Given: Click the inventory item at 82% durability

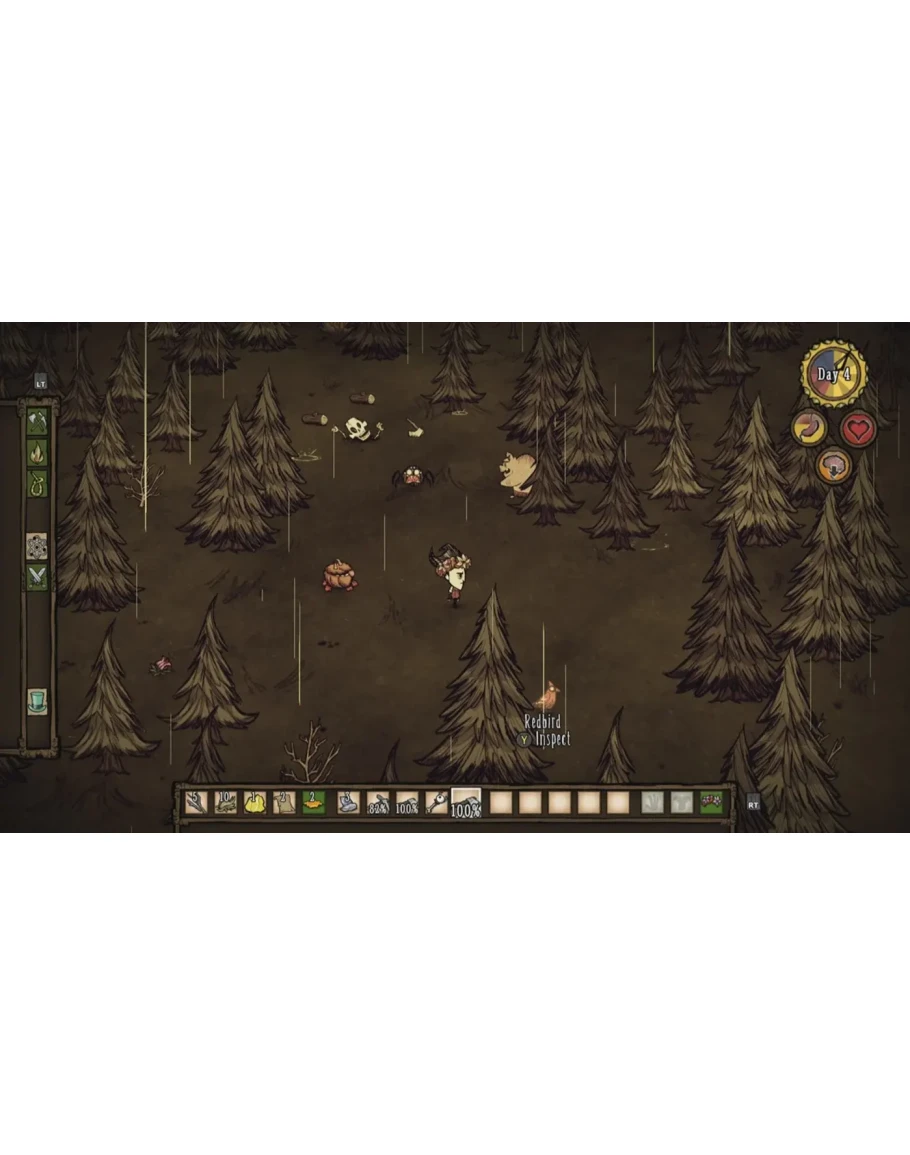Looking at the screenshot, I should (x=378, y=802).
